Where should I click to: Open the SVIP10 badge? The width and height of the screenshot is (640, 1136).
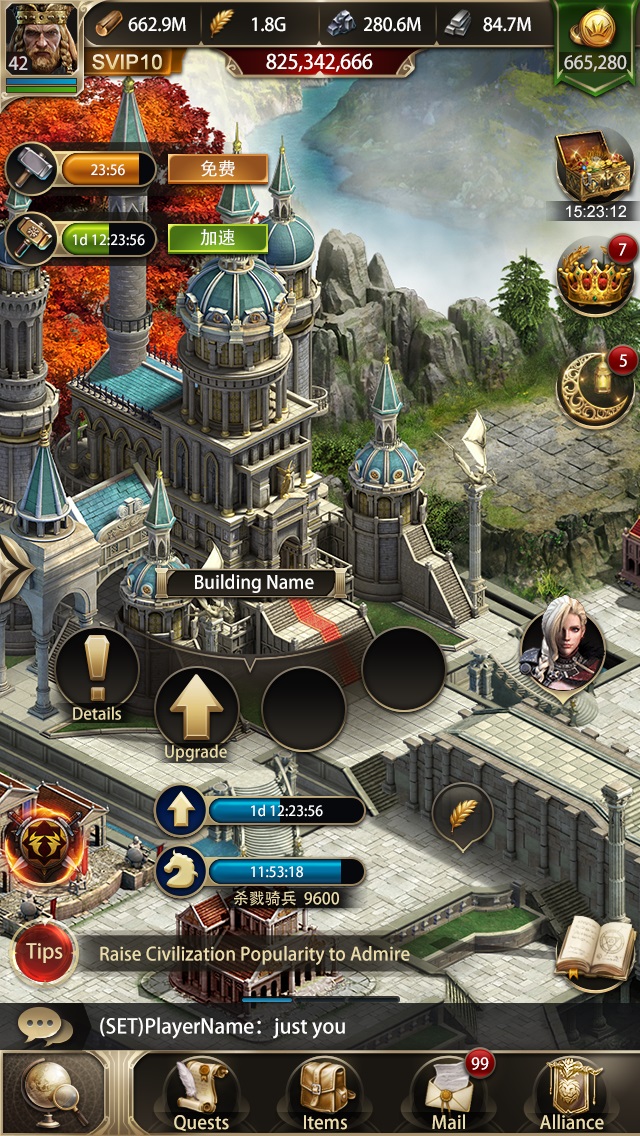pos(128,62)
